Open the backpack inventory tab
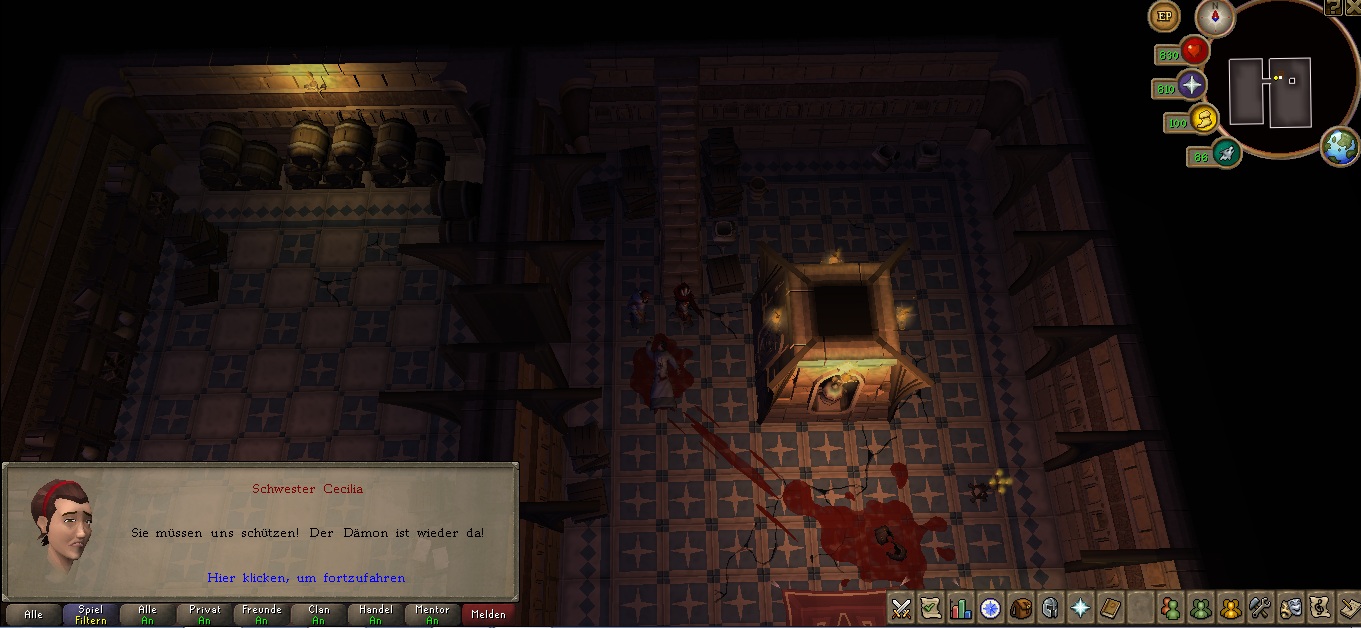Viewport: 1361px width, 628px height. [1021, 608]
